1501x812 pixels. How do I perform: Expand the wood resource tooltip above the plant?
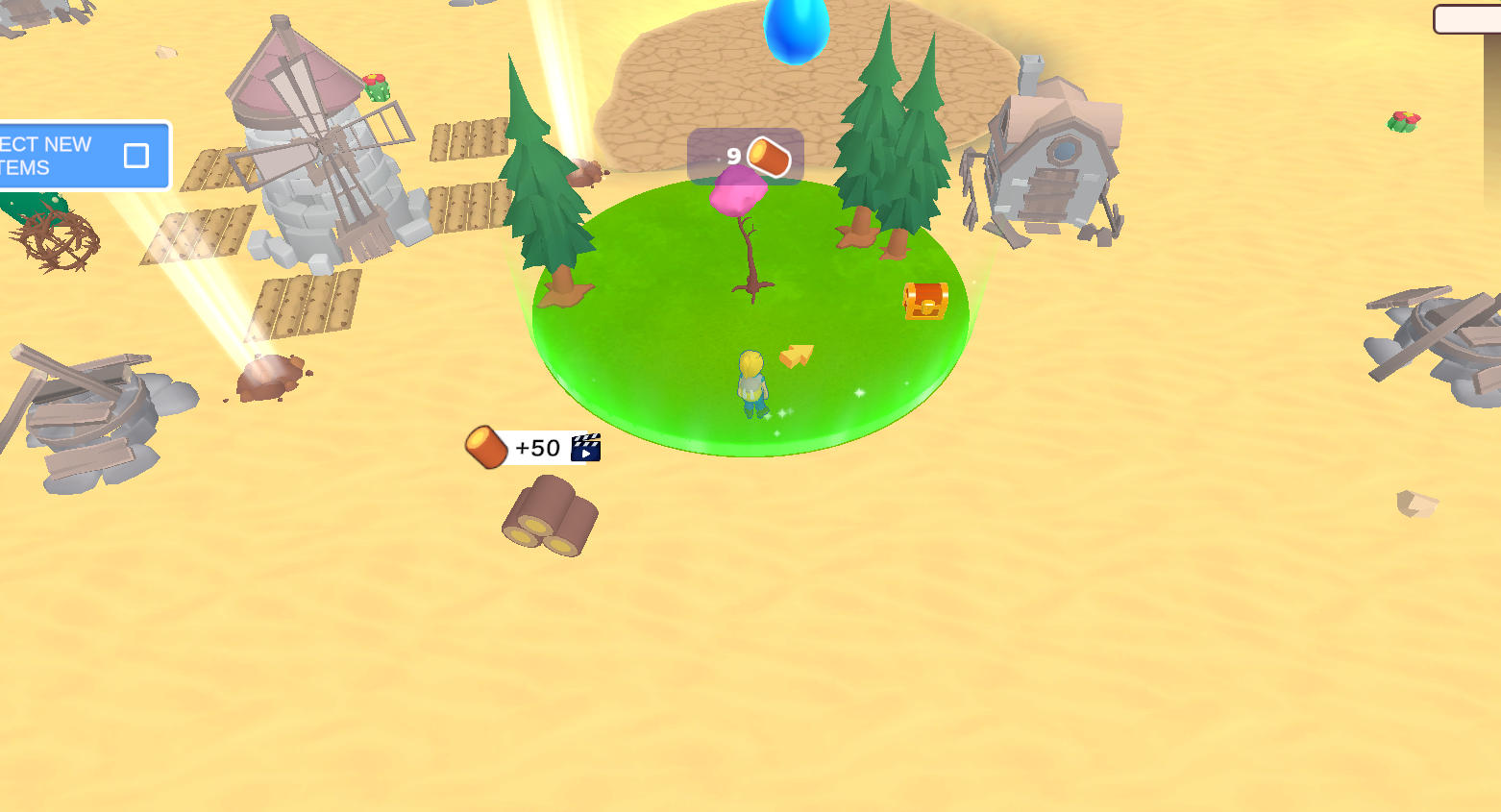pyautogui.click(x=744, y=156)
